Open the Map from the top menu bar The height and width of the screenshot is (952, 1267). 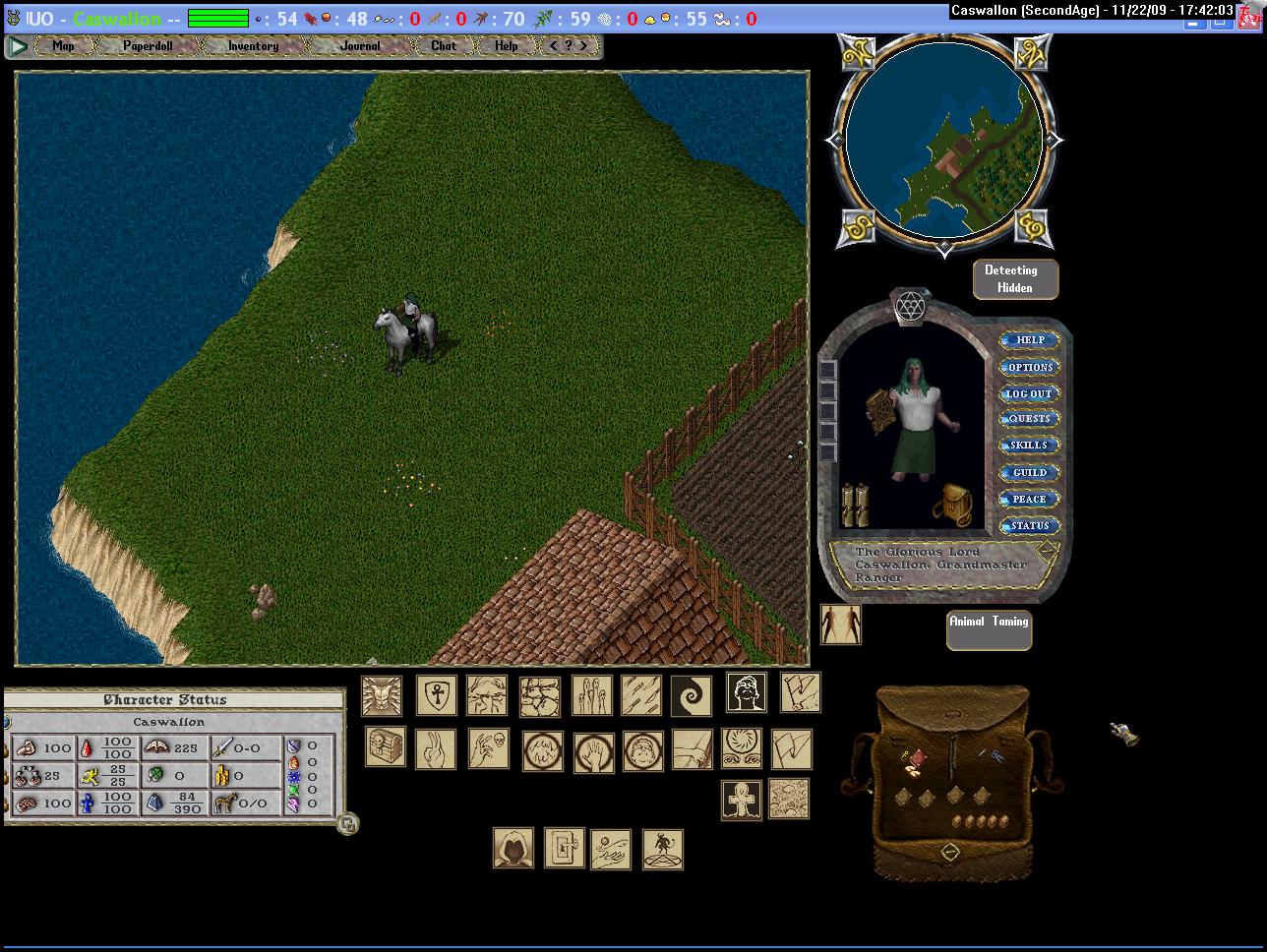tap(63, 46)
